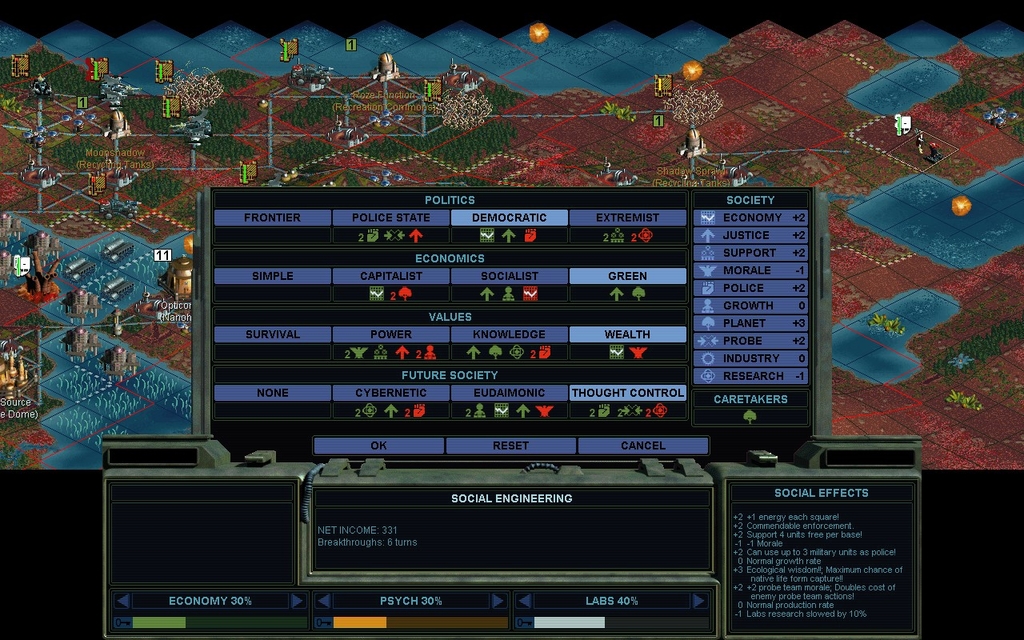Choose Eudaimonic future society
The image size is (1024, 640).
(x=509, y=393)
